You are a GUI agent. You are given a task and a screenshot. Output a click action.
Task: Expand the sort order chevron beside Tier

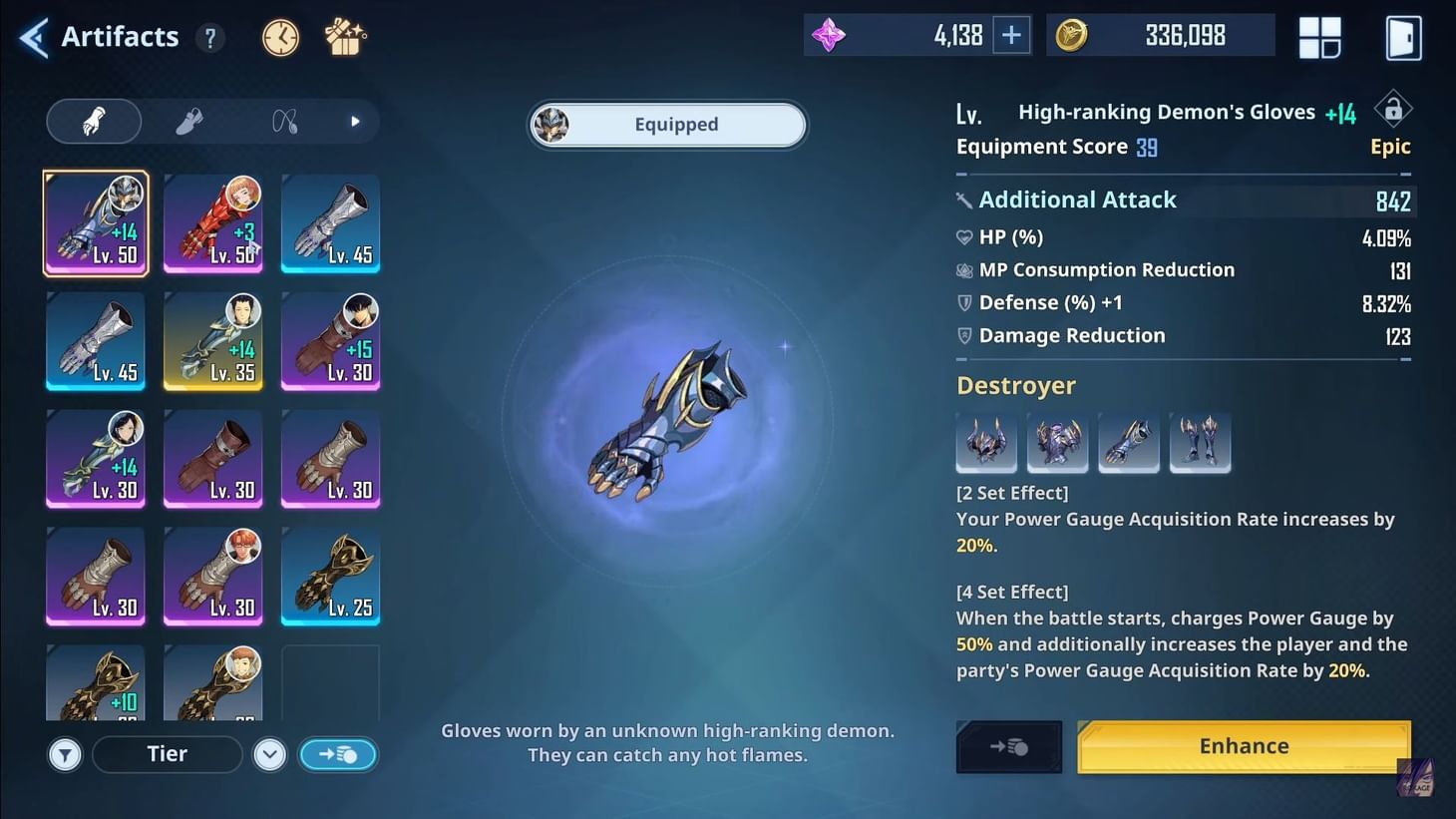click(x=269, y=754)
